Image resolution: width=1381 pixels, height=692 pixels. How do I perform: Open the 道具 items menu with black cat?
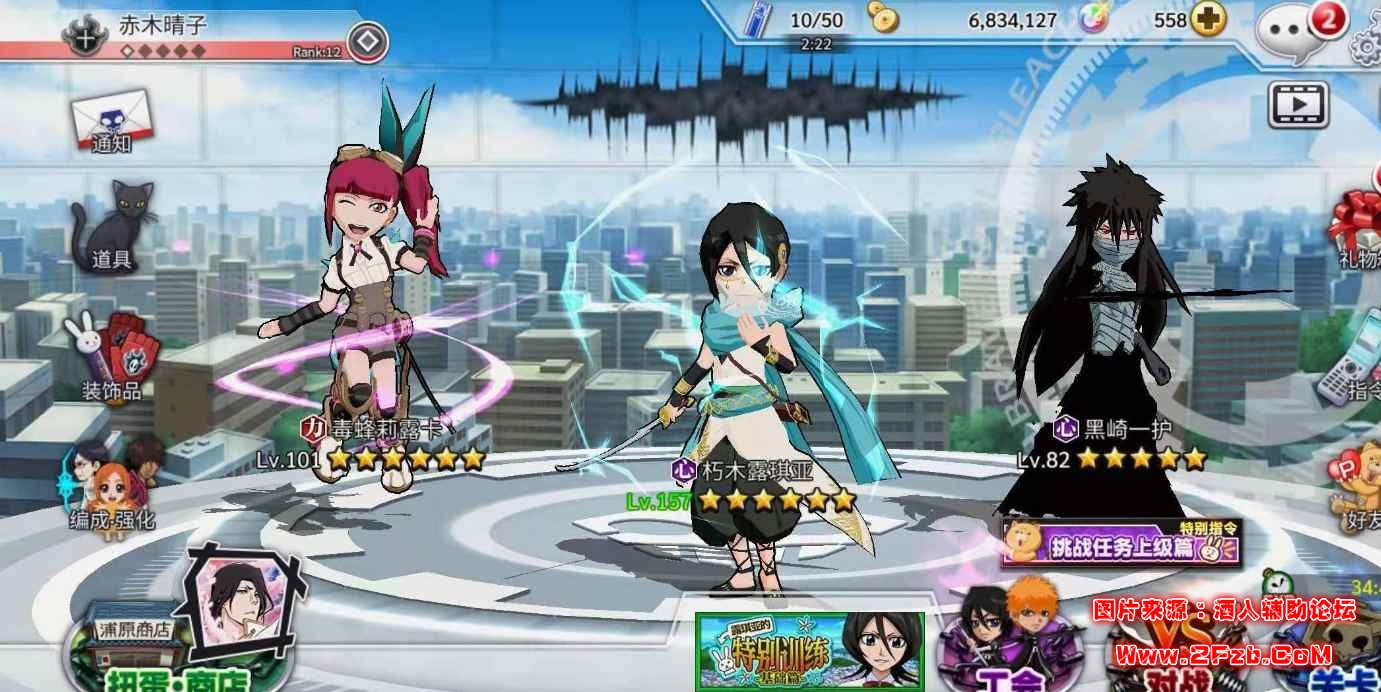tap(113, 227)
